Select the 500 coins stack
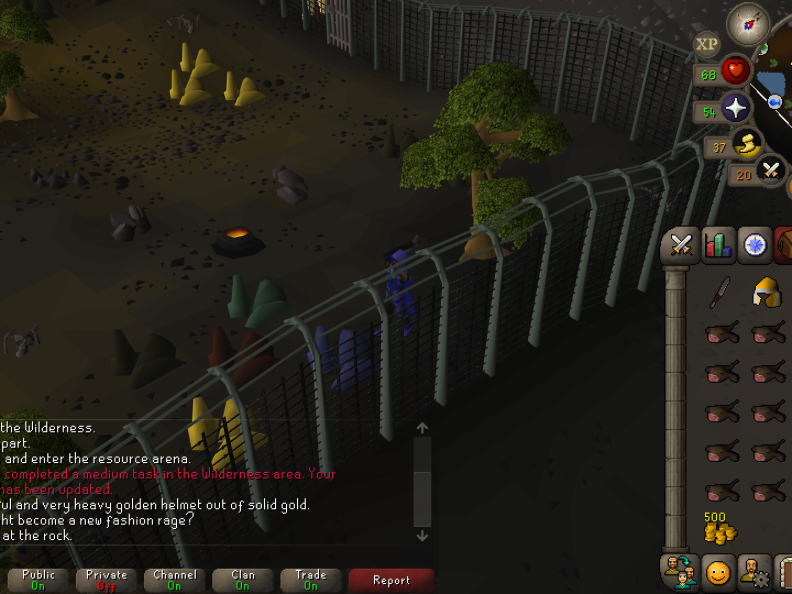The height and width of the screenshot is (594, 792). pyautogui.click(x=719, y=527)
